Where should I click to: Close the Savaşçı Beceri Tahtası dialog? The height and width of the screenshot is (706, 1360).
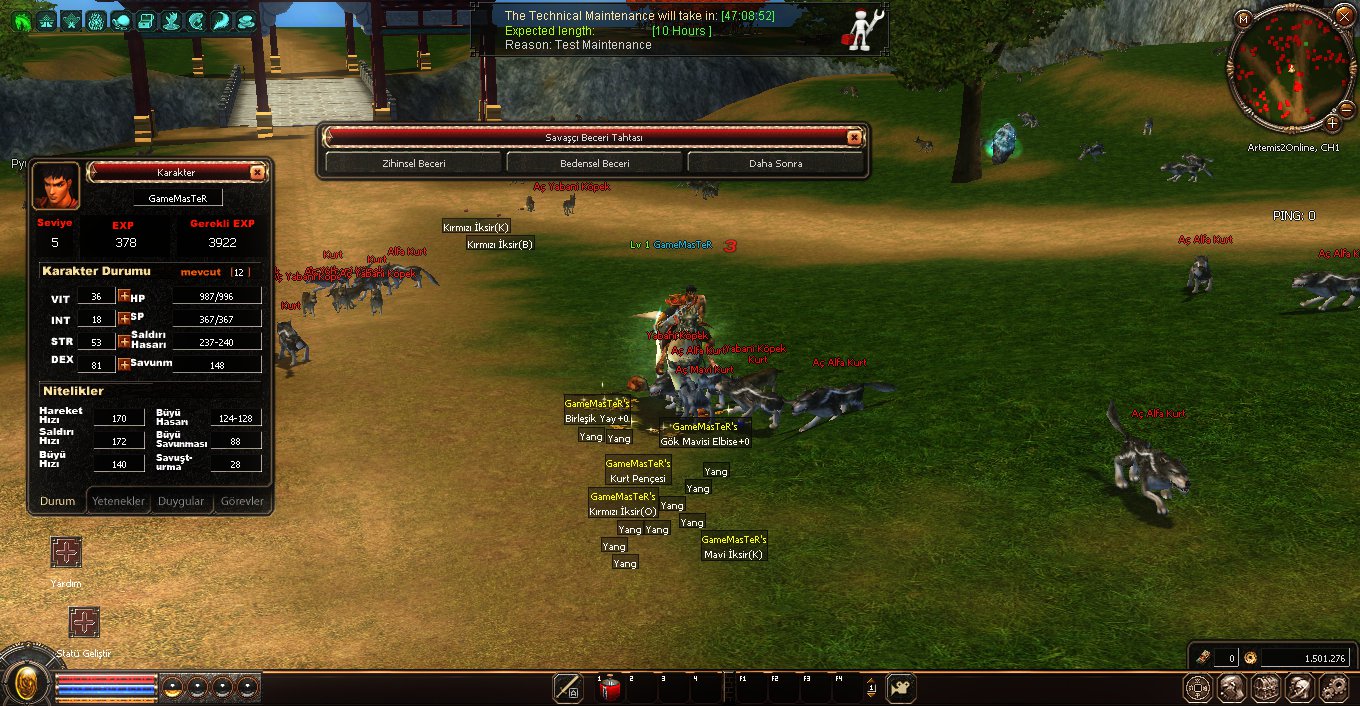tap(853, 138)
